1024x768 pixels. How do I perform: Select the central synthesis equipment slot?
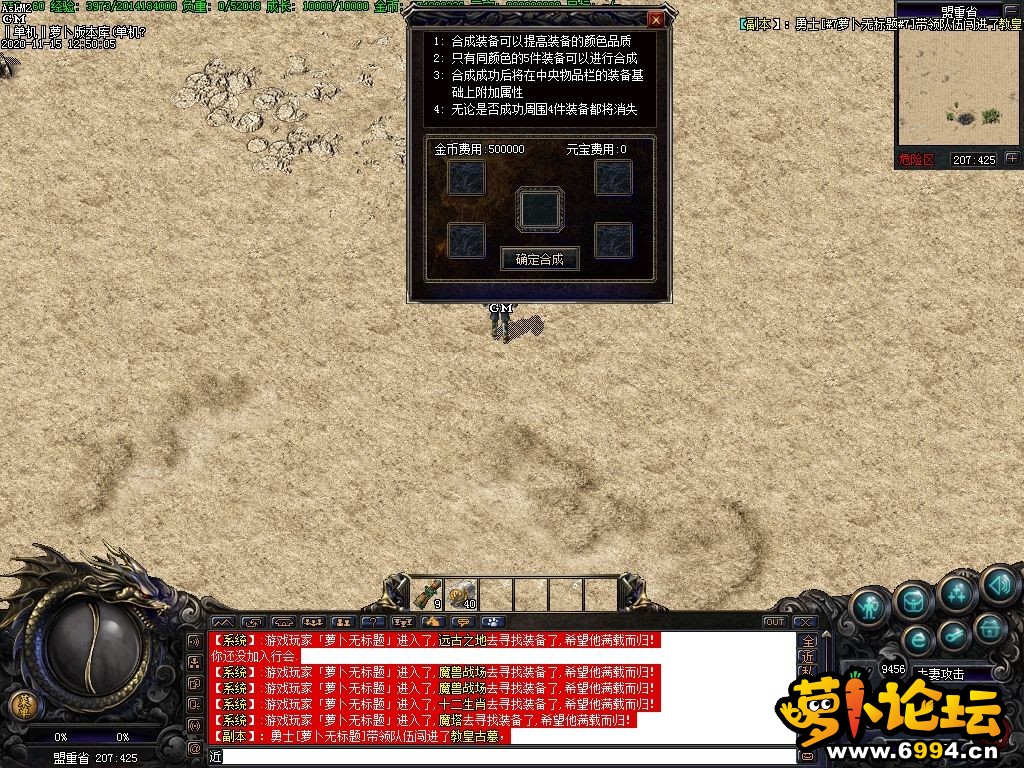[540, 209]
